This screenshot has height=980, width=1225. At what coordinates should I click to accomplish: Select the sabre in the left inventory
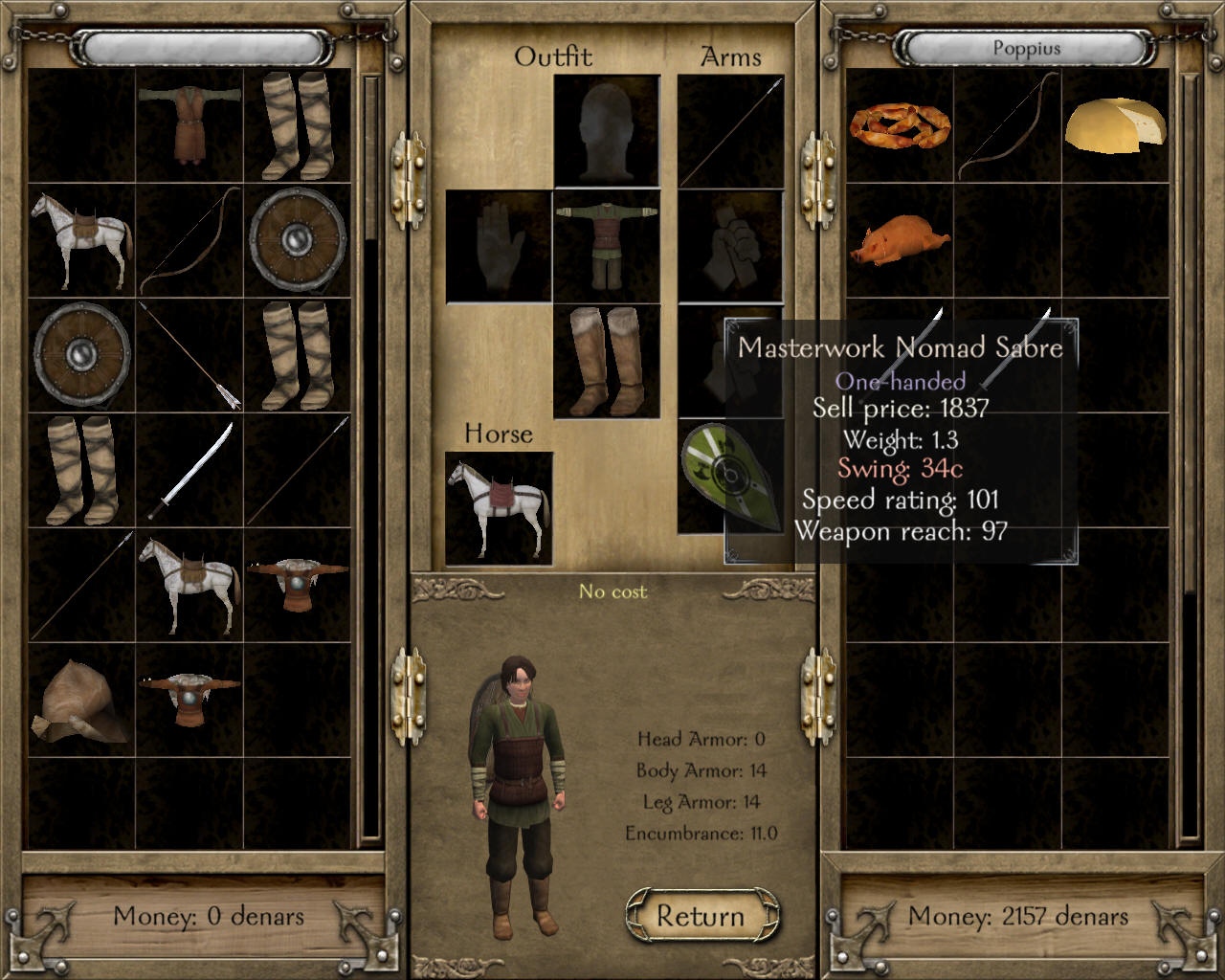pyautogui.click(x=189, y=470)
